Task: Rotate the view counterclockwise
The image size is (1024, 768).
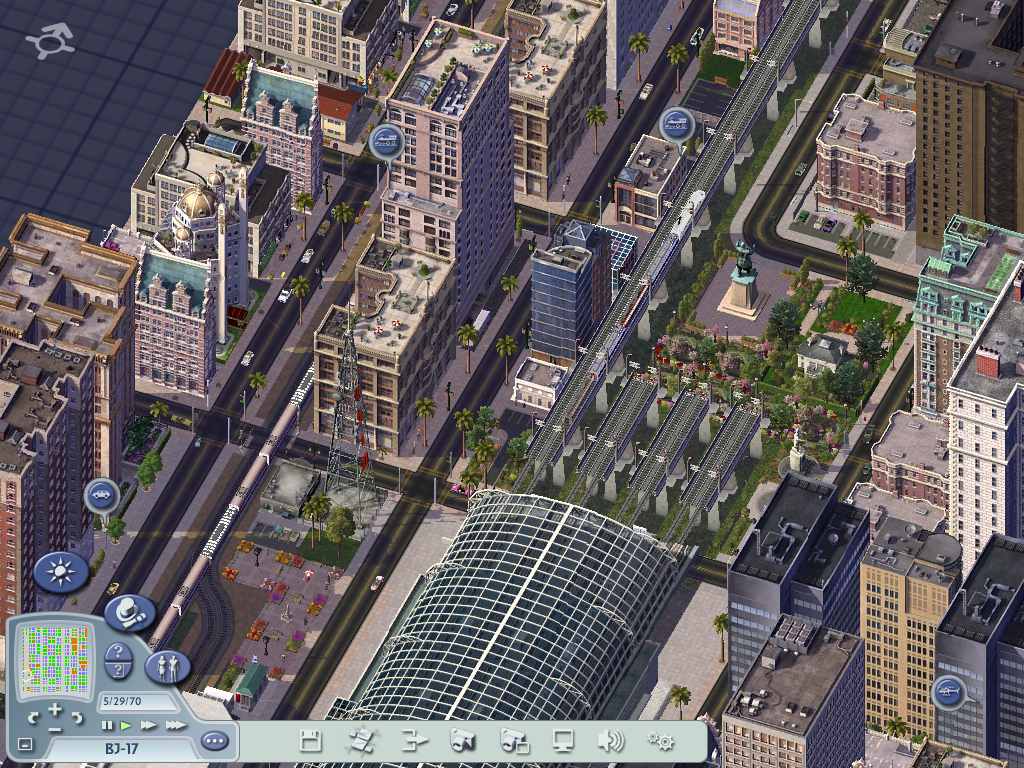Action: pos(33,718)
